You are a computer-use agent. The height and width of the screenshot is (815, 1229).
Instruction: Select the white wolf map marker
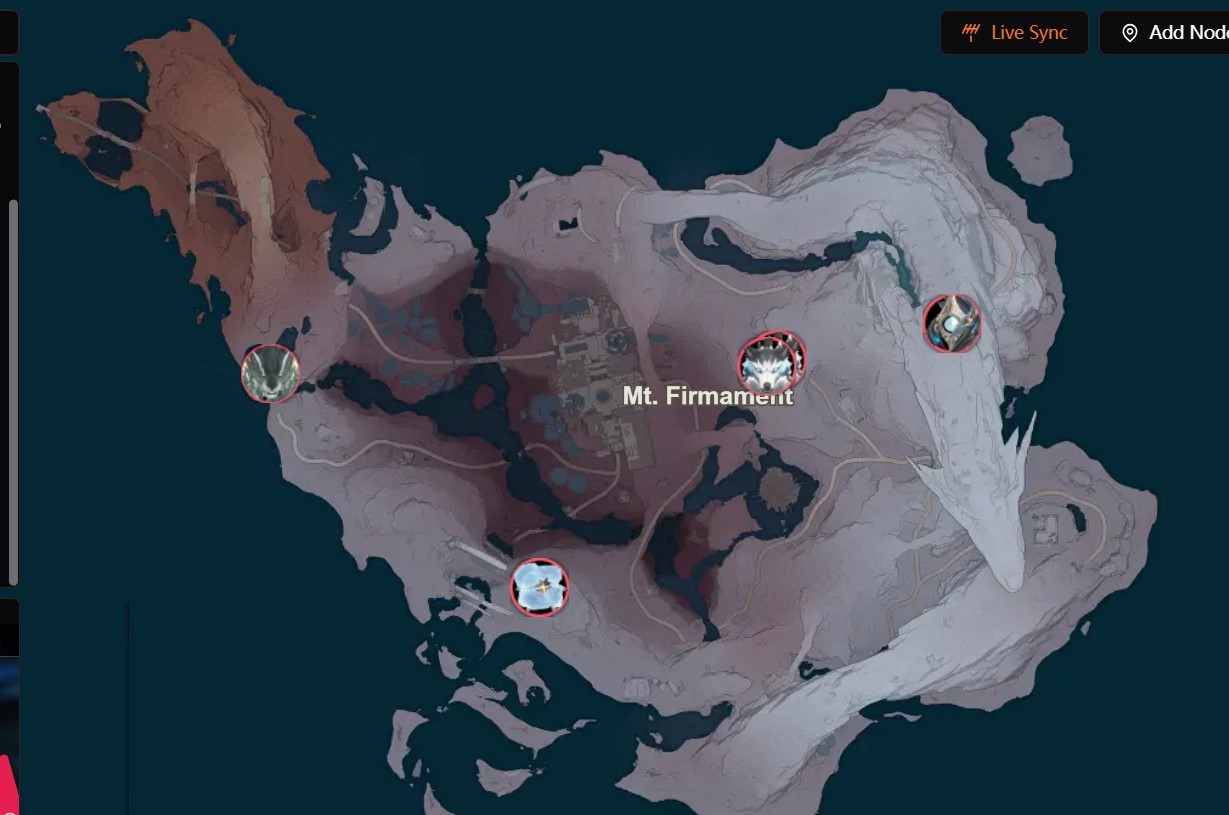tap(769, 365)
